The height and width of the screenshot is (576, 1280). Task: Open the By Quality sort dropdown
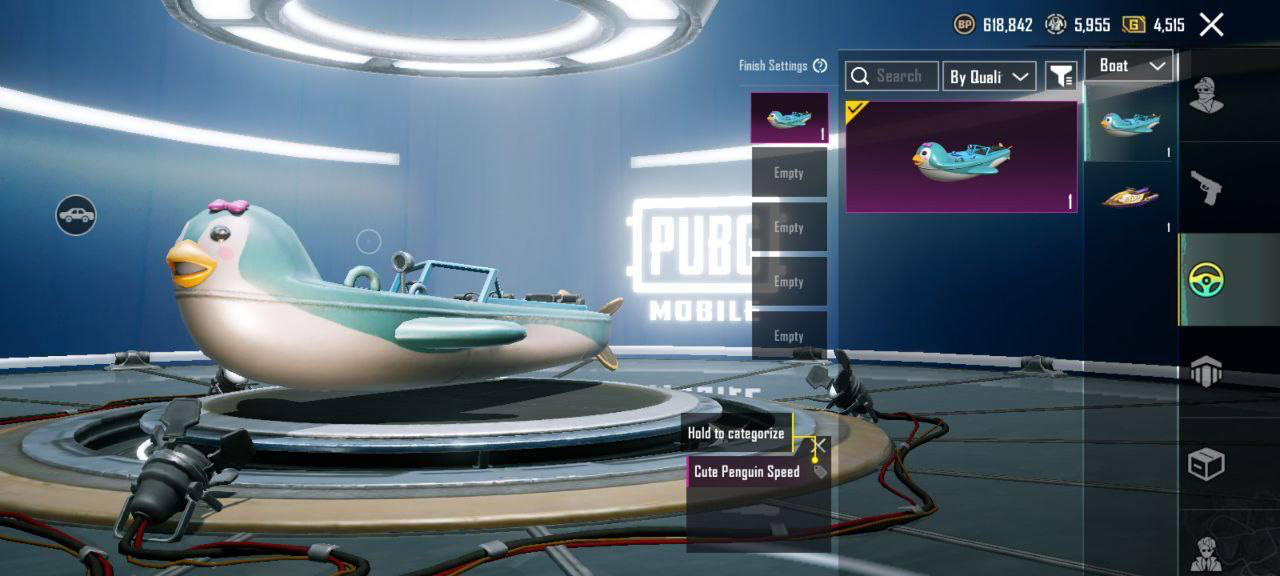pos(989,77)
